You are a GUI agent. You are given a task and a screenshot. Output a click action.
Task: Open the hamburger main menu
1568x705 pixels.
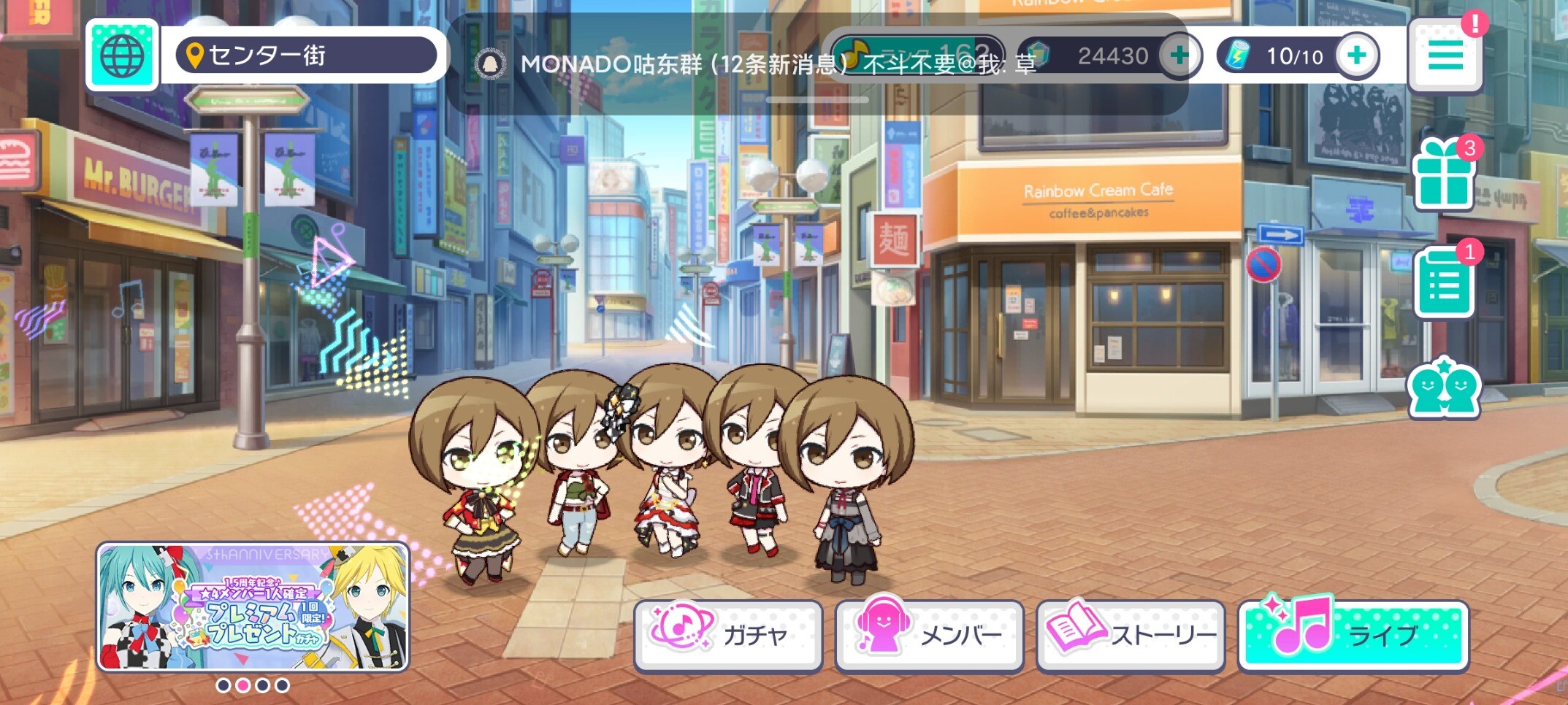(1445, 57)
